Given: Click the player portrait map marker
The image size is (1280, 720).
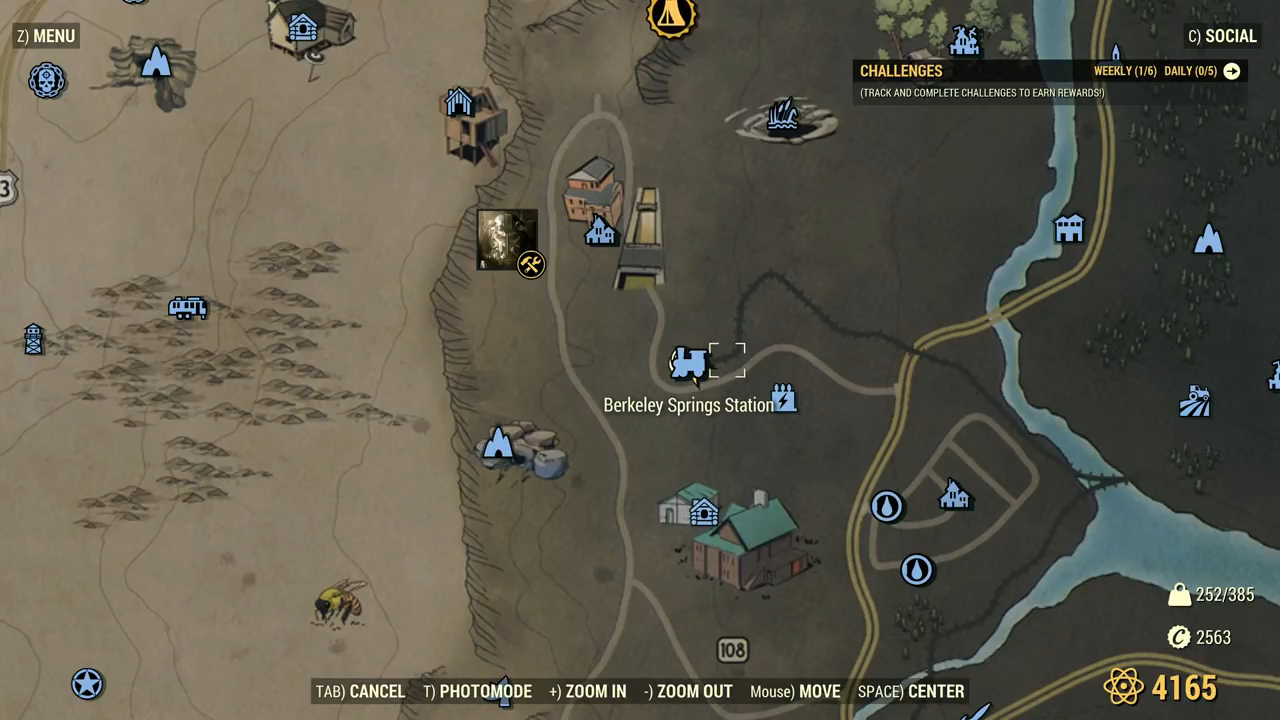Looking at the screenshot, I should point(507,239).
